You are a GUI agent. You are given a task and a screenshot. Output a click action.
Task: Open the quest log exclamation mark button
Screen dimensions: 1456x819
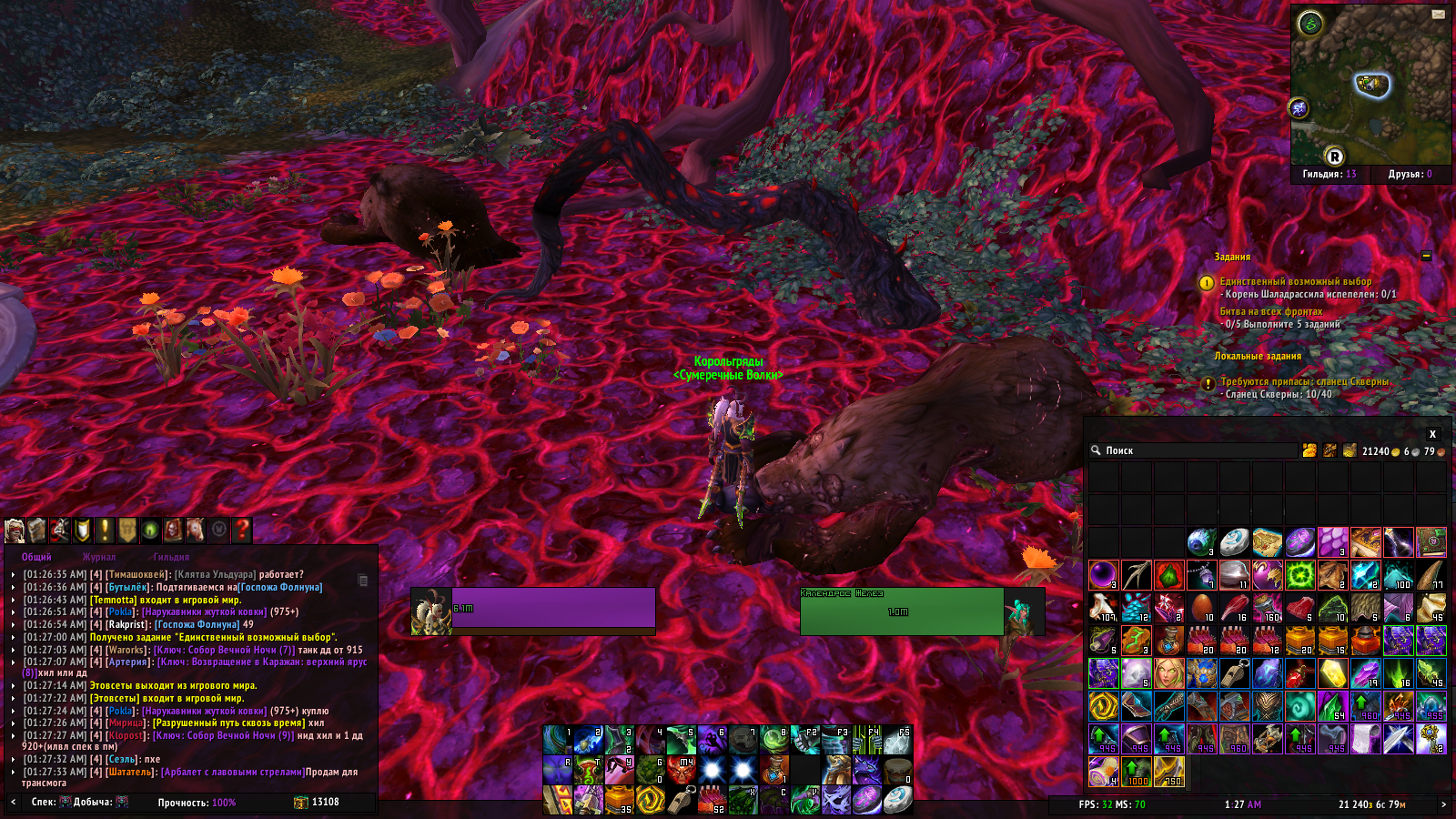[105, 530]
